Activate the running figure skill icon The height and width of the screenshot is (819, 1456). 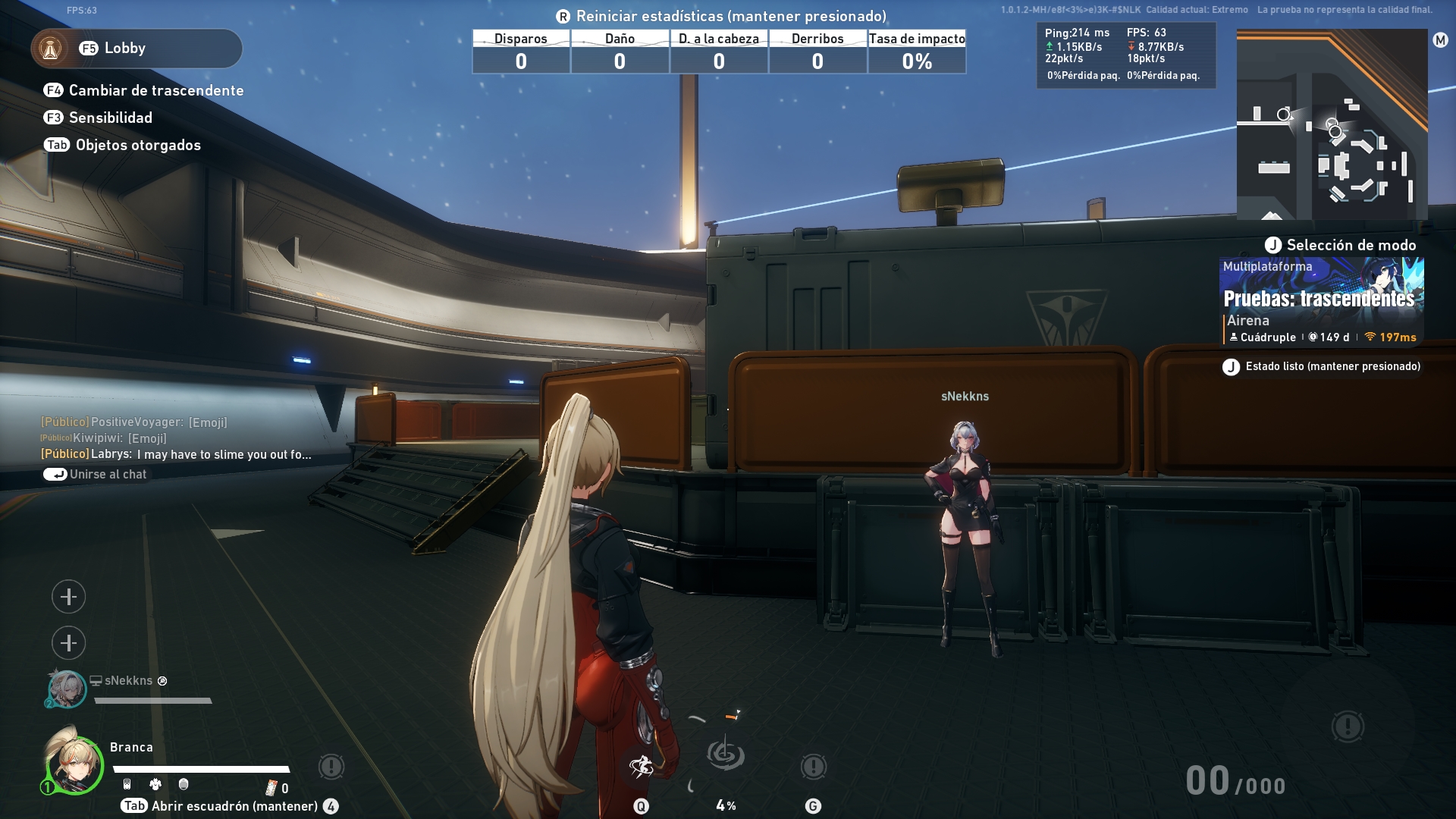[642, 767]
